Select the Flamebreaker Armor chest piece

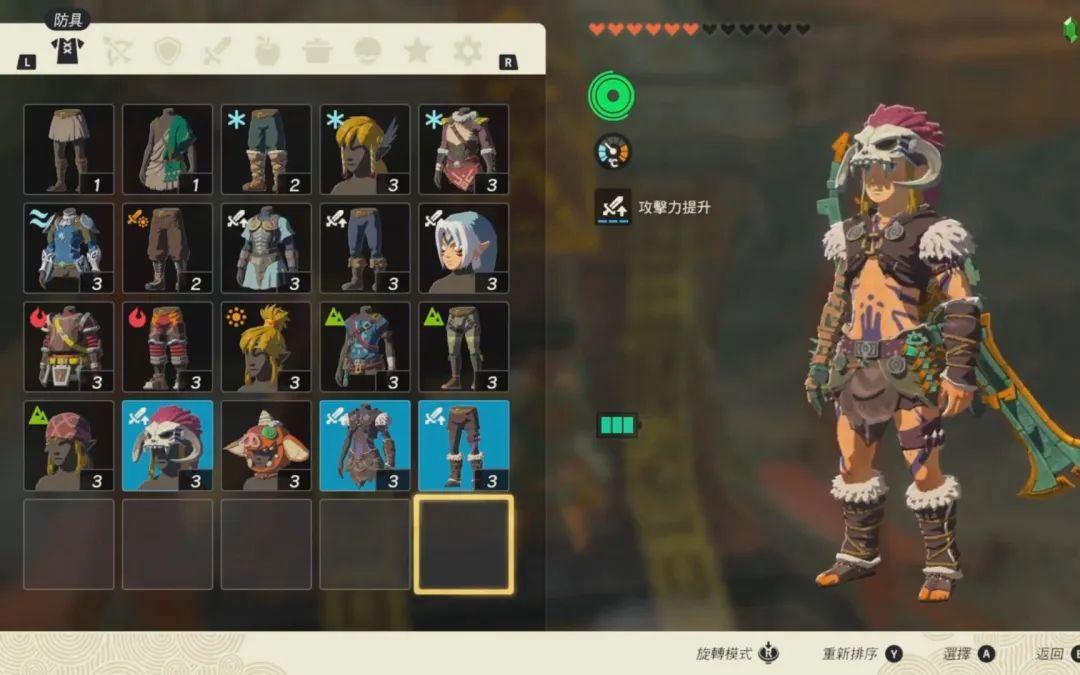(69, 347)
